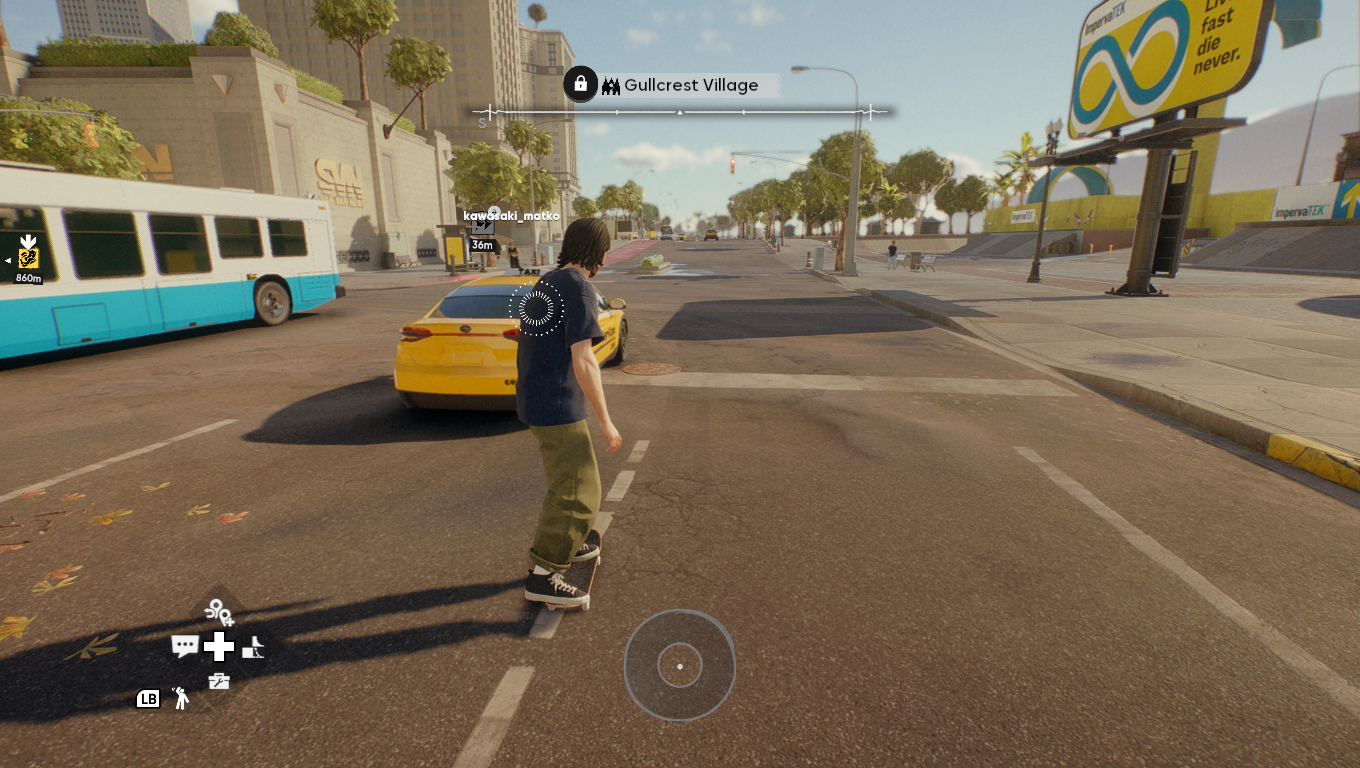Viewport: 1360px width, 768px height.
Task: Activate the waving skater emote icon
Action: pos(181,698)
